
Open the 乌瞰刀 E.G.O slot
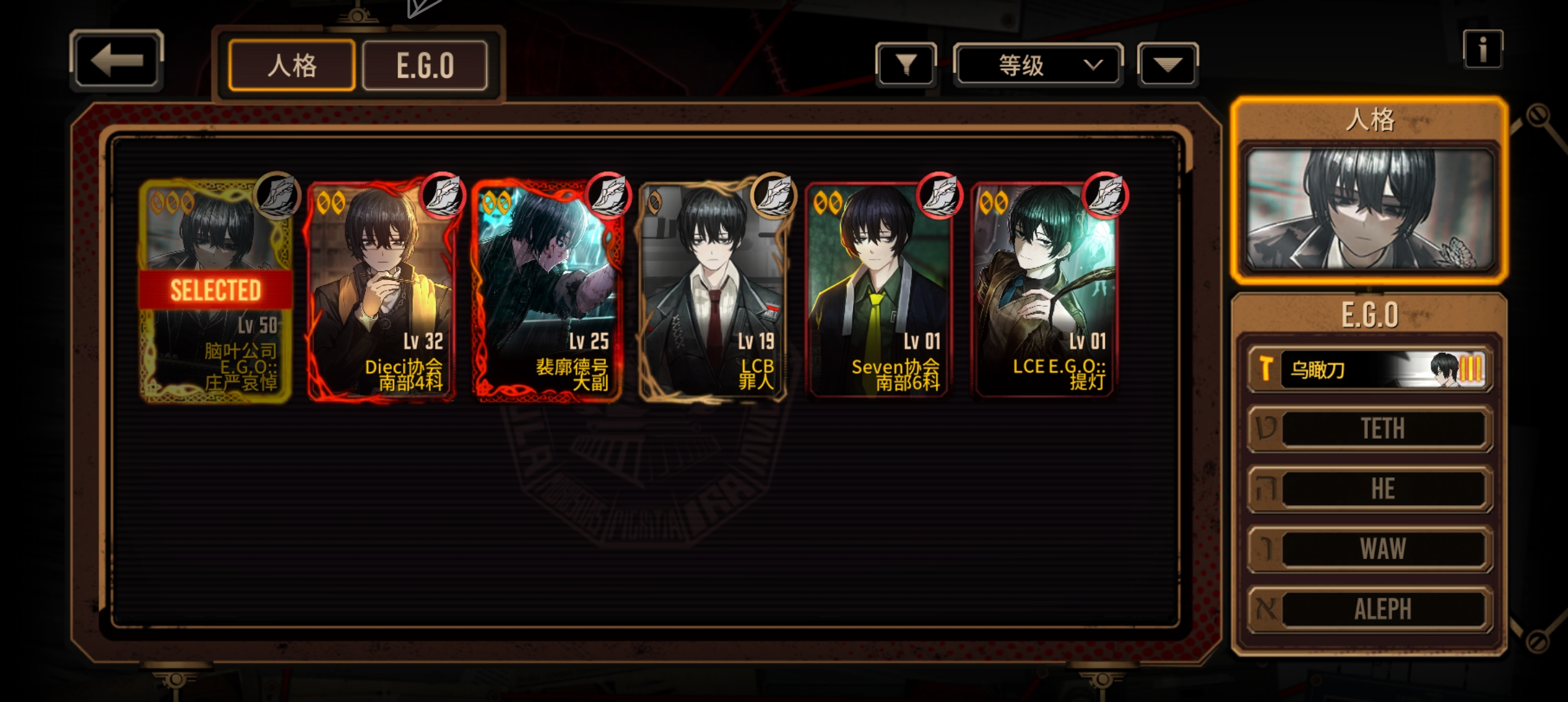point(1370,369)
